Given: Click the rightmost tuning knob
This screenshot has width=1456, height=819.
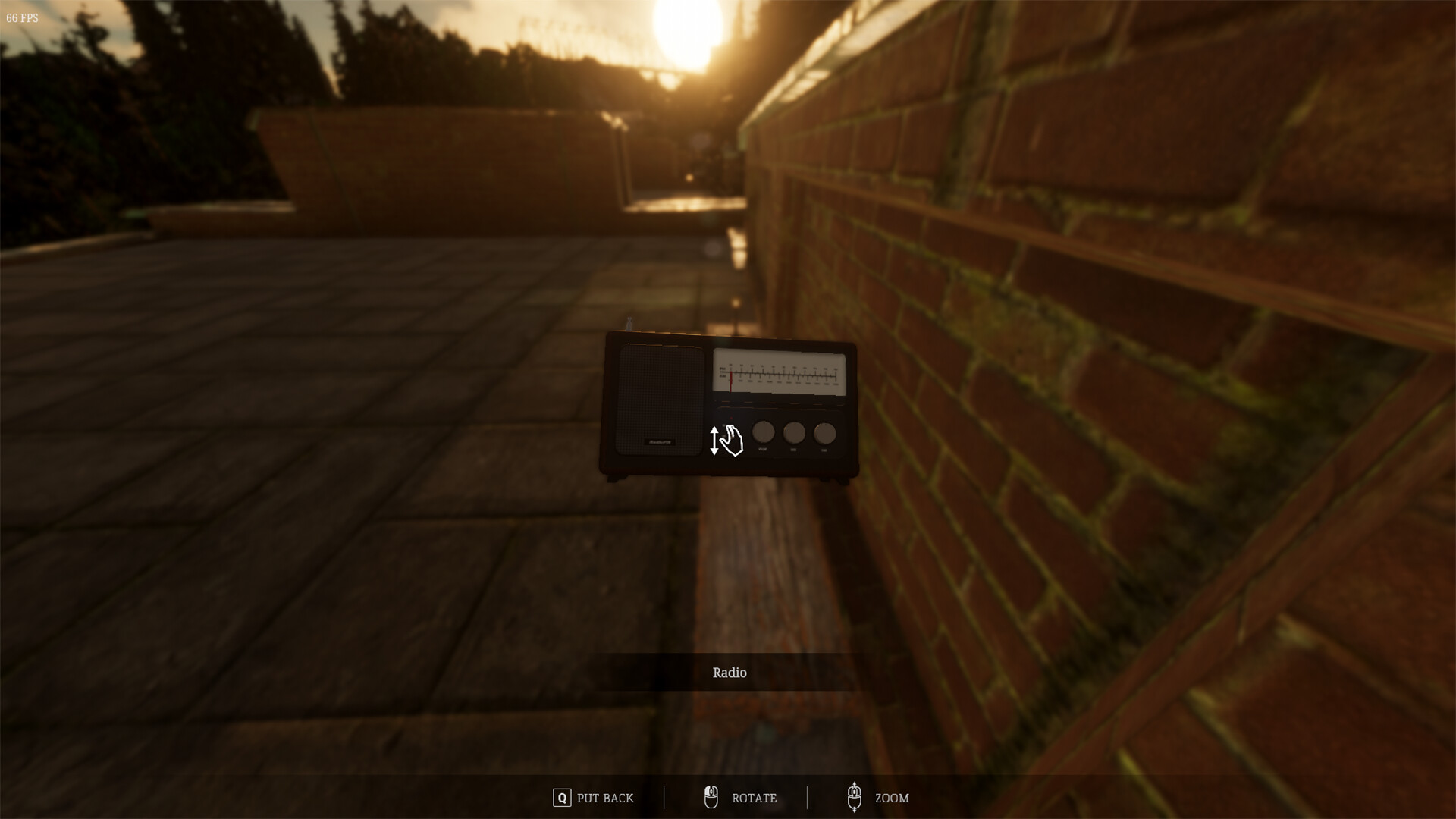Looking at the screenshot, I should pyautogui.click(x=824, y=432).
